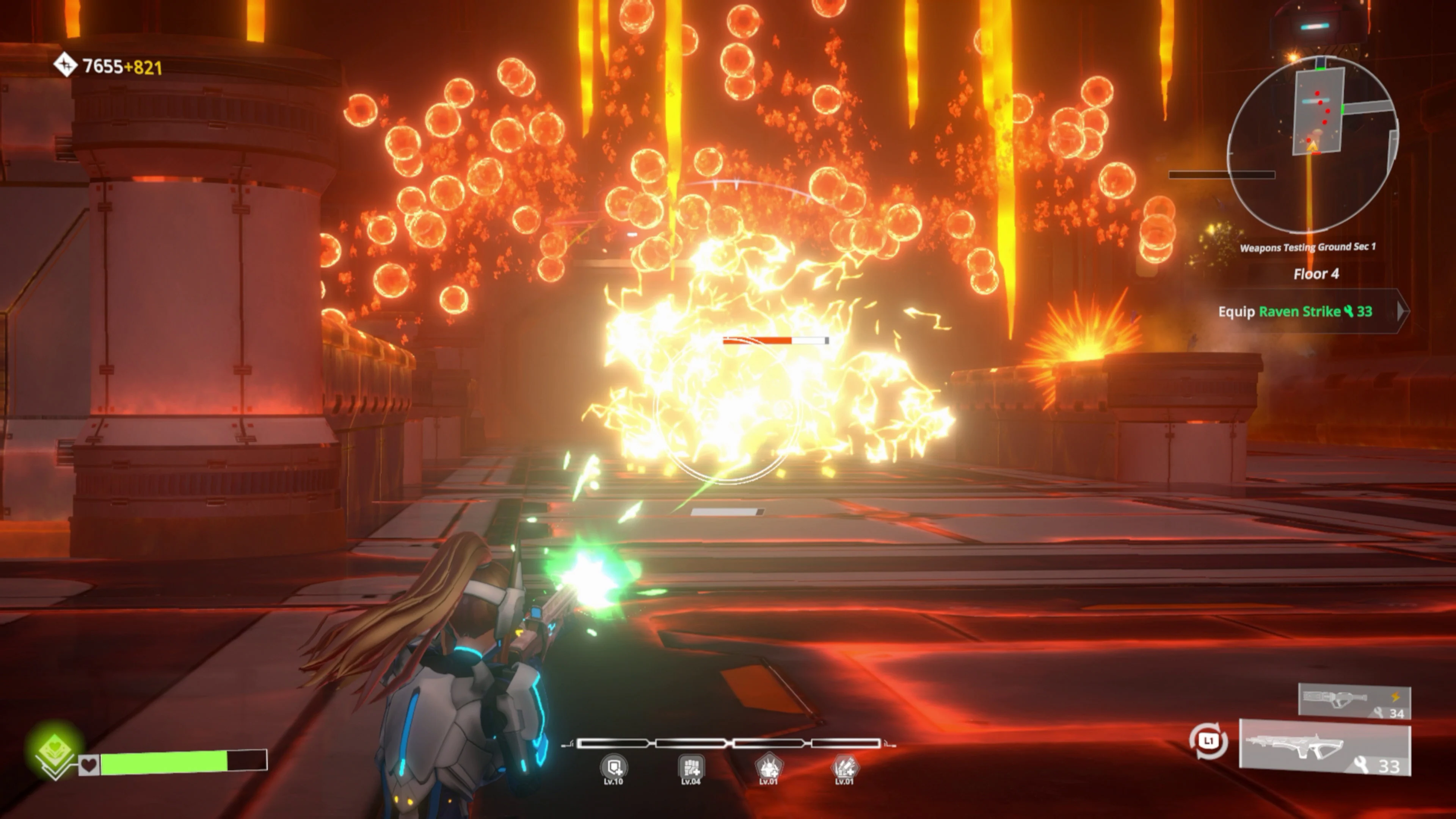Viewport: 1456px width, 819px height.
Task: Select the Floor 4 indicator
Action: pyautogui.click(x=1317, y=273)
